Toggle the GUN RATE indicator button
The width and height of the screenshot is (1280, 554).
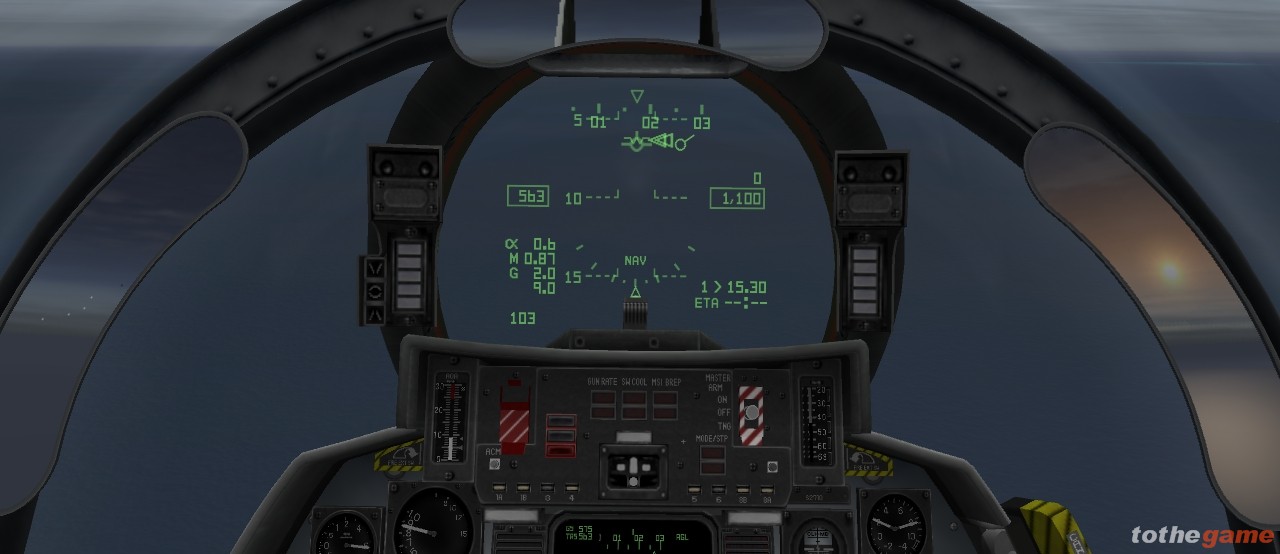[602, 404]
